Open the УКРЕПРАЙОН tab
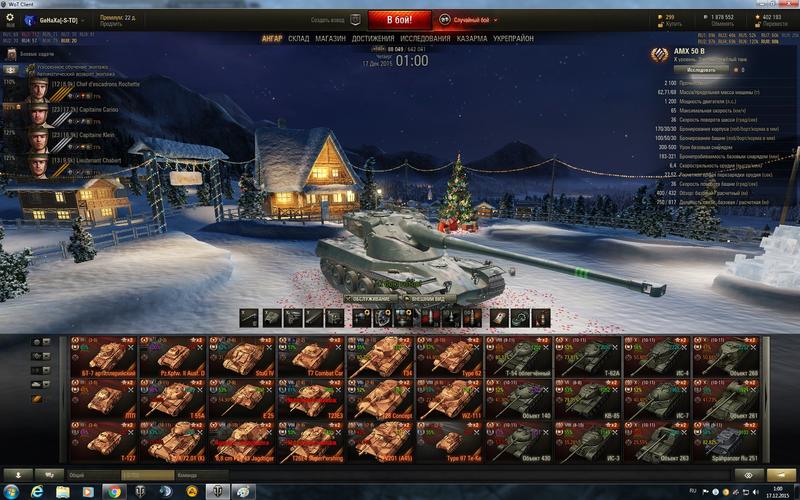The height and width of the screenshot is (500, 800). [x=513, y=39]
